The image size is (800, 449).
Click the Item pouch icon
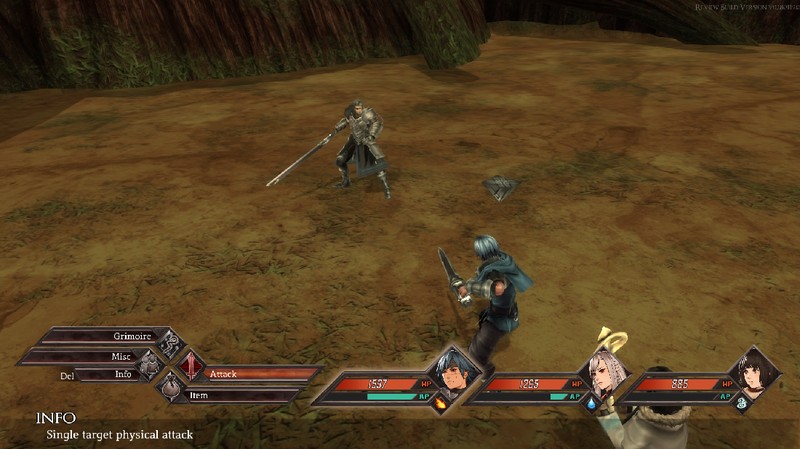(172, 386)
